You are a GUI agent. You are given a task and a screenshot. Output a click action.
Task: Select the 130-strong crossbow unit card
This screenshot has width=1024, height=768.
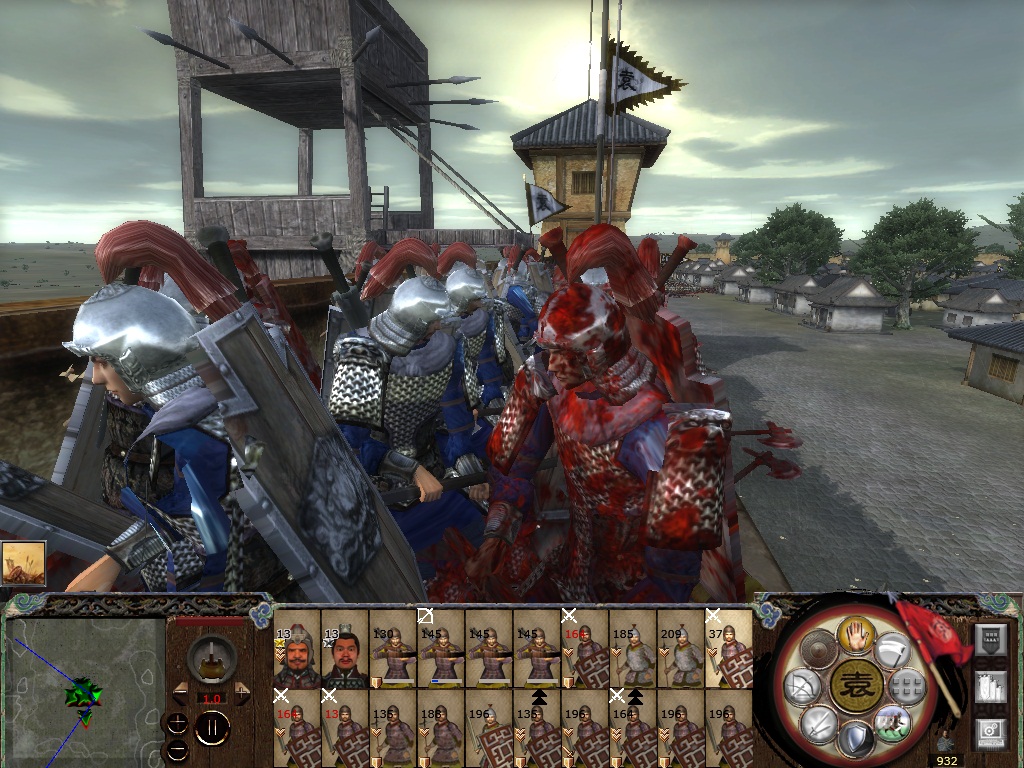tap(393, 650)
